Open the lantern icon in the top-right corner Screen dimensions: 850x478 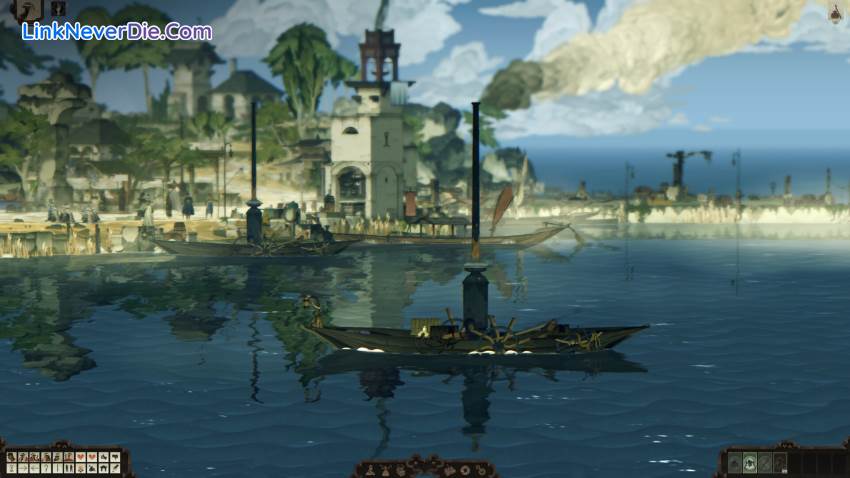[834, 12]
